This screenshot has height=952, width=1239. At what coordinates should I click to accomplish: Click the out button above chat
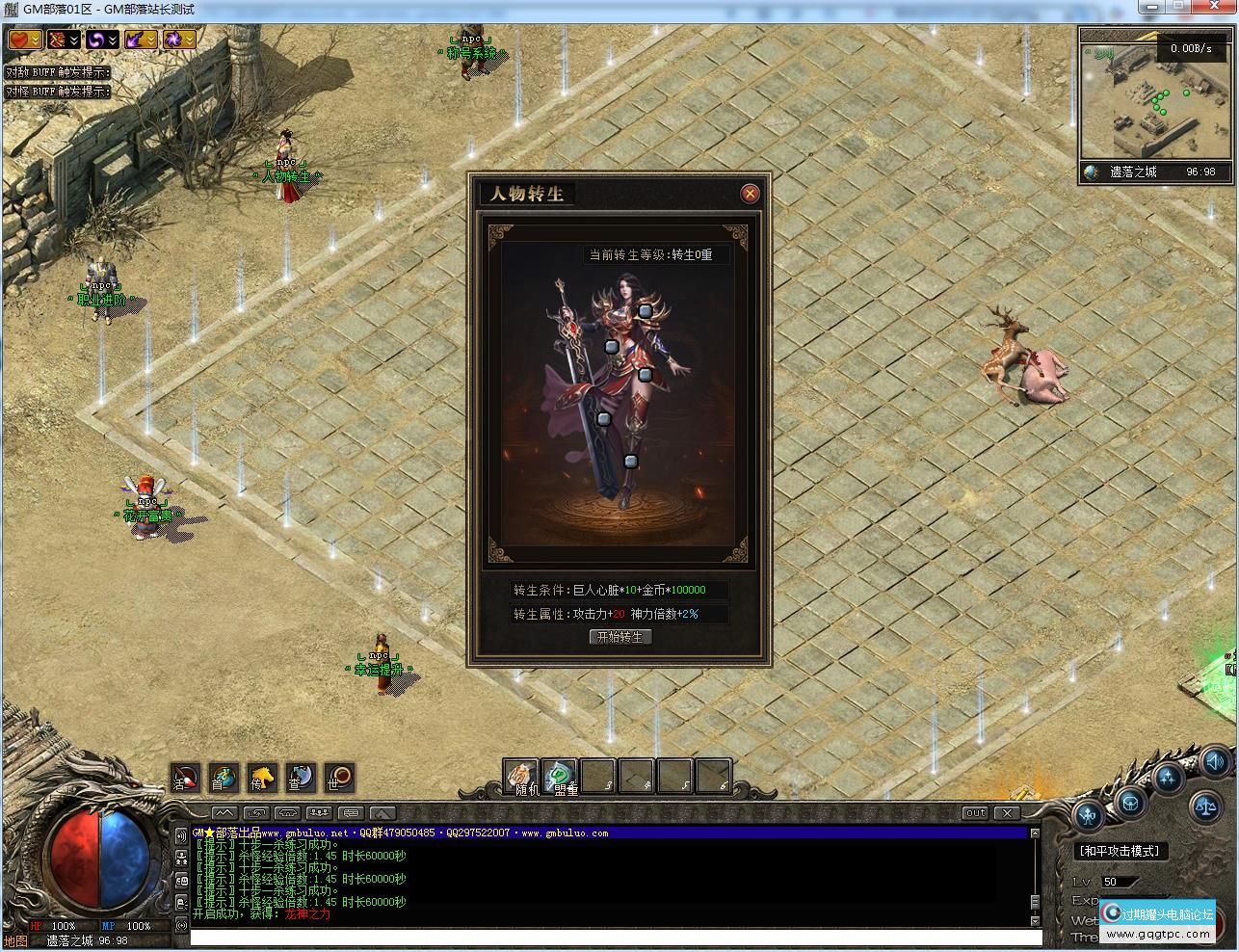(x=976, y=813)
